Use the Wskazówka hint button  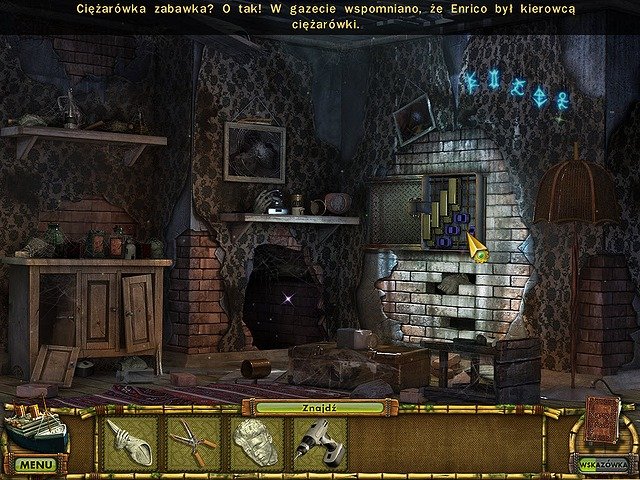(600, 463)
